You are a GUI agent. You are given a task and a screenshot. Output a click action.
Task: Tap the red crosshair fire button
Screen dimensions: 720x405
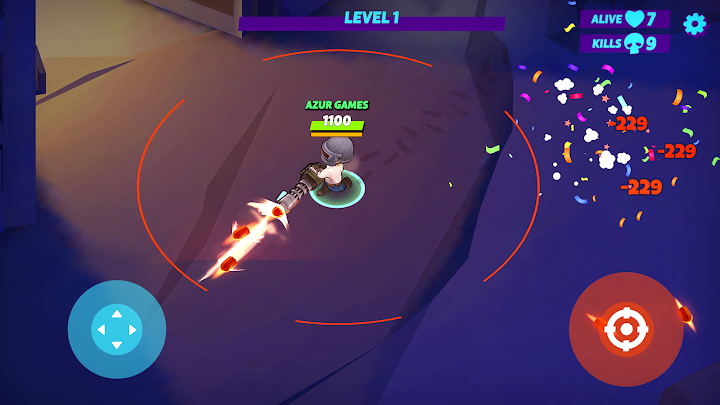pos(626,329)
